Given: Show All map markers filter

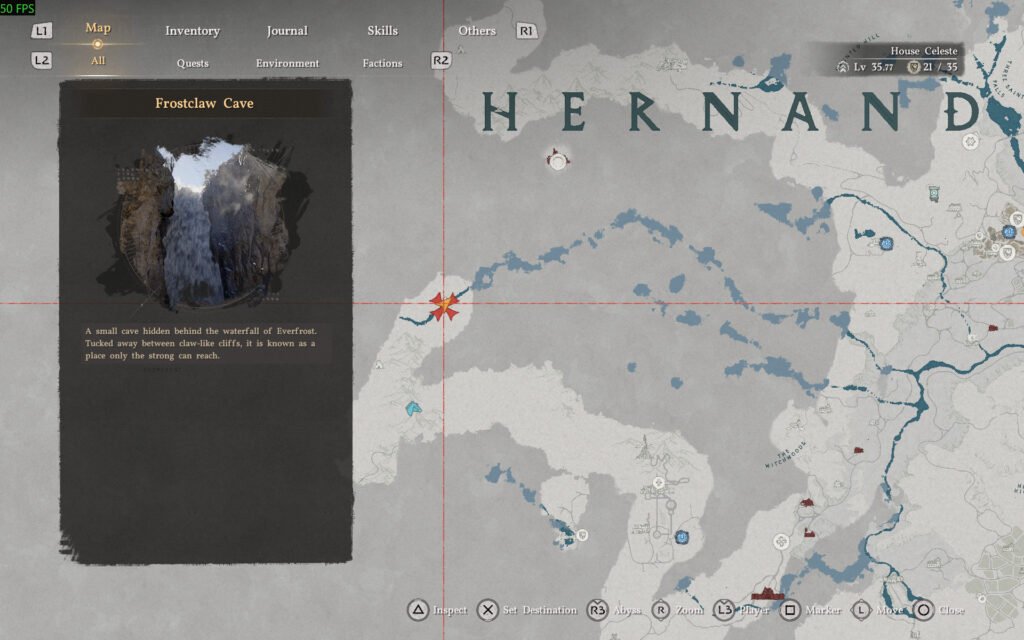Looking at the screenshot, I should pos(98,61).
